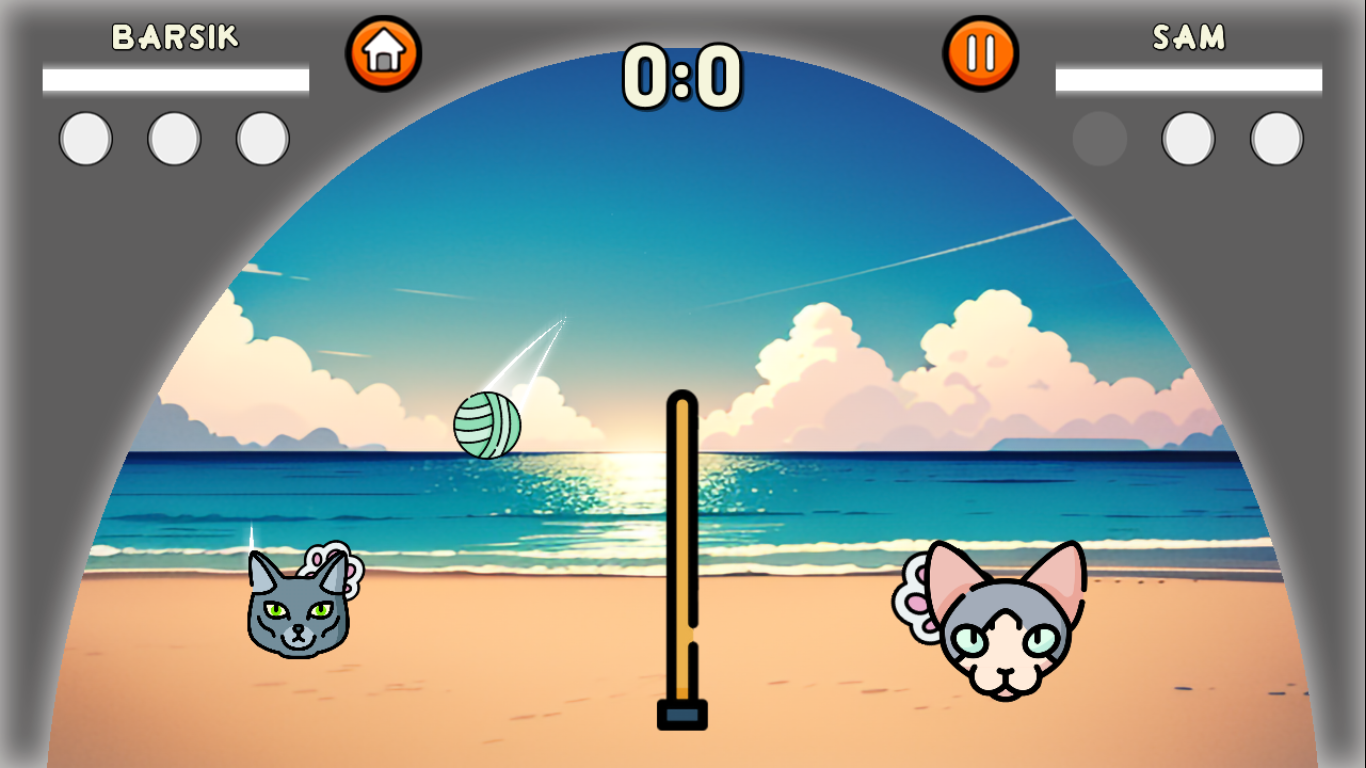Select the BARSIK player name label
This screenshot has height=768, width=1366.
pos(176,36)
